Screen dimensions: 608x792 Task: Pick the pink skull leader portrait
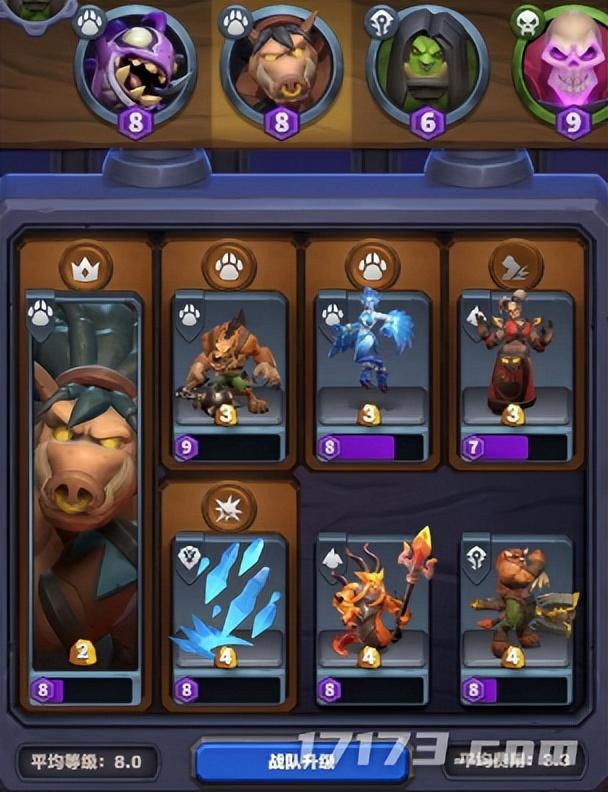(564, 62)
